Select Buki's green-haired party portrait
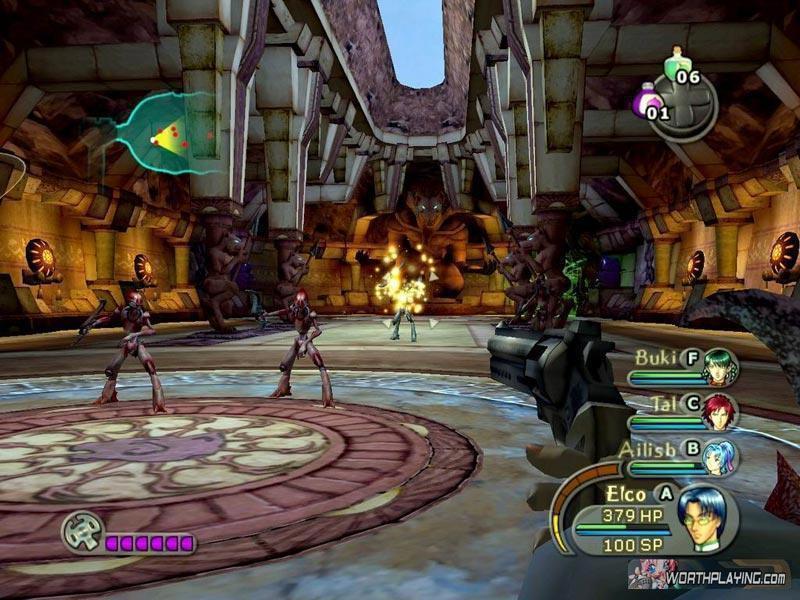The height and width of the screenshot is (600, 800). 719,368
